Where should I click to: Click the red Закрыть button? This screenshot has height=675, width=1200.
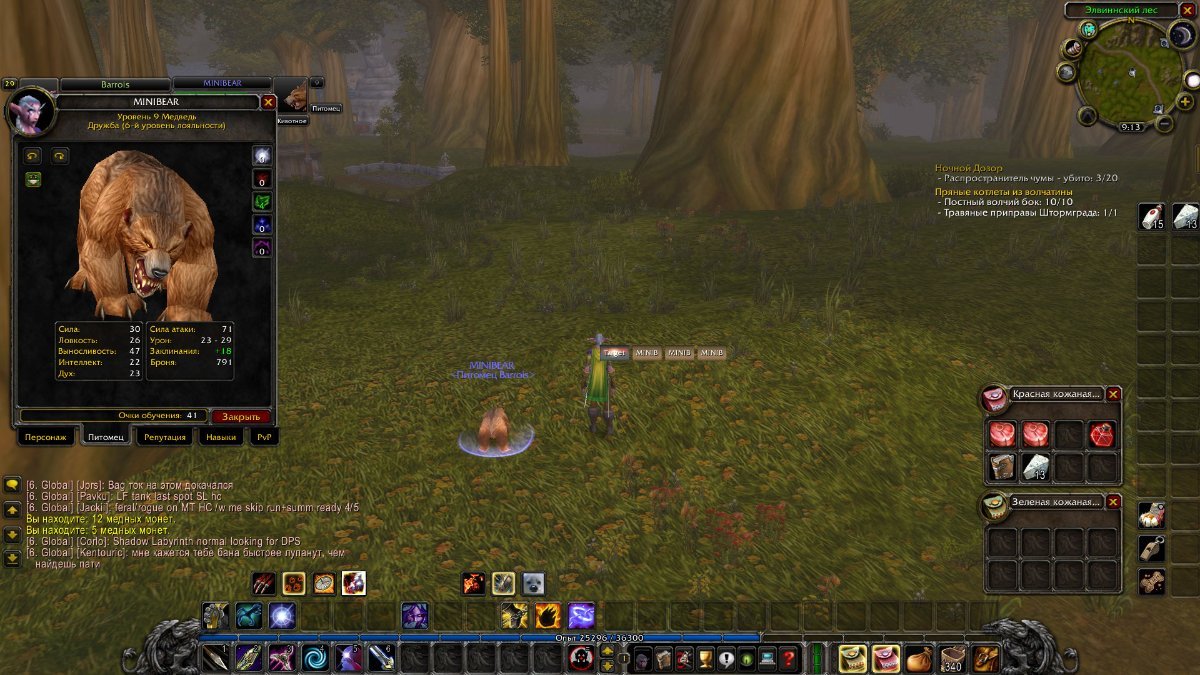(241, 416)
